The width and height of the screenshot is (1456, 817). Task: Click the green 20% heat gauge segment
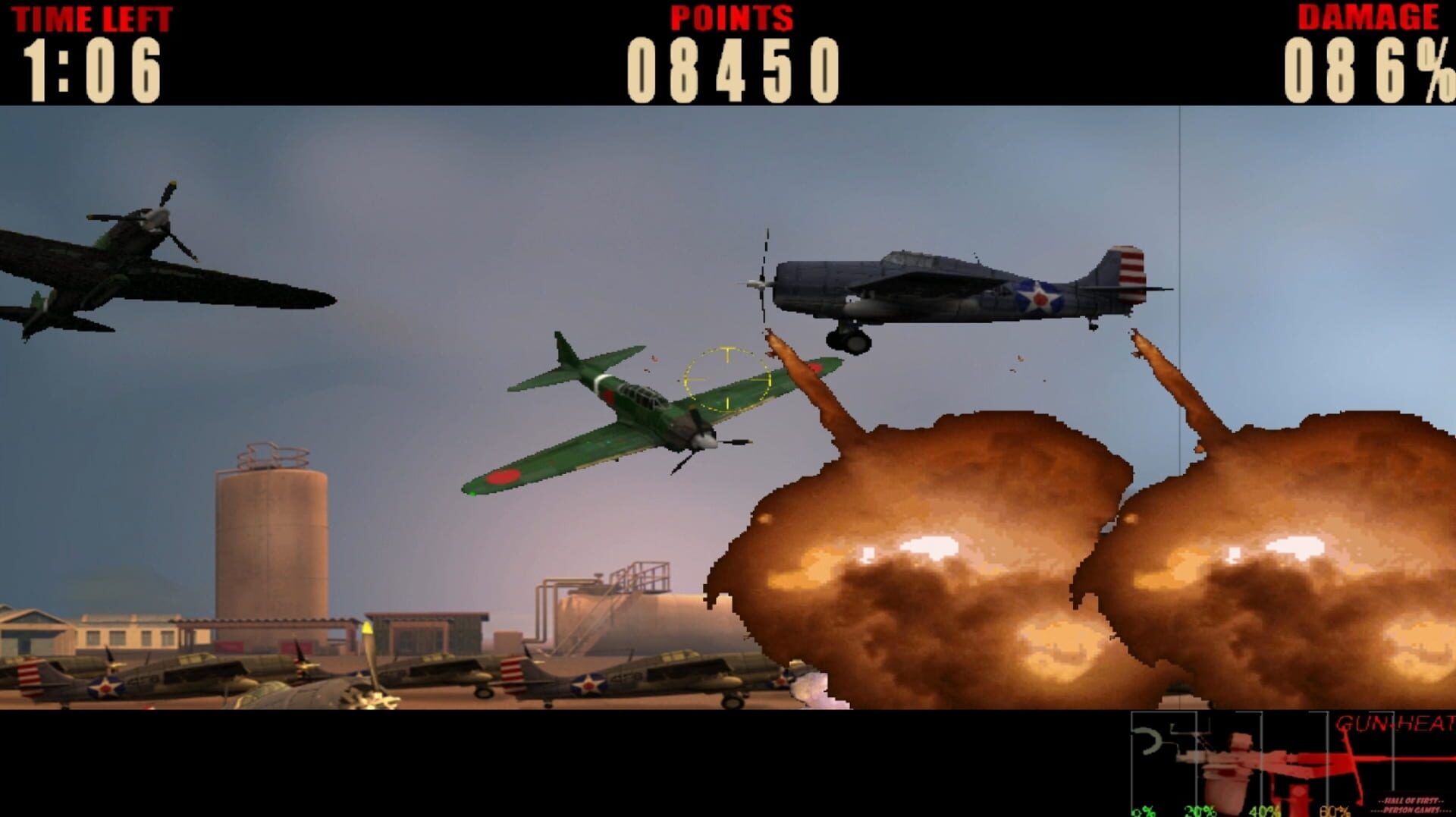(x=1199, y=813)
